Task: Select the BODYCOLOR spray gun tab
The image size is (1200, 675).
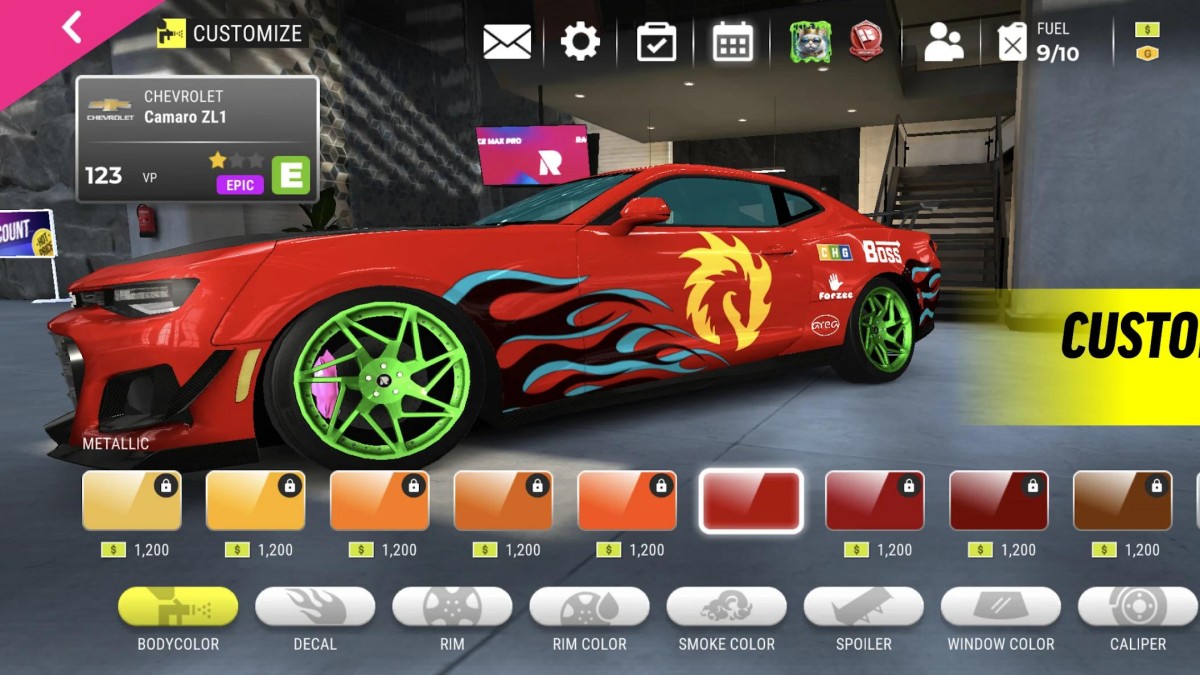Action: 178,607
